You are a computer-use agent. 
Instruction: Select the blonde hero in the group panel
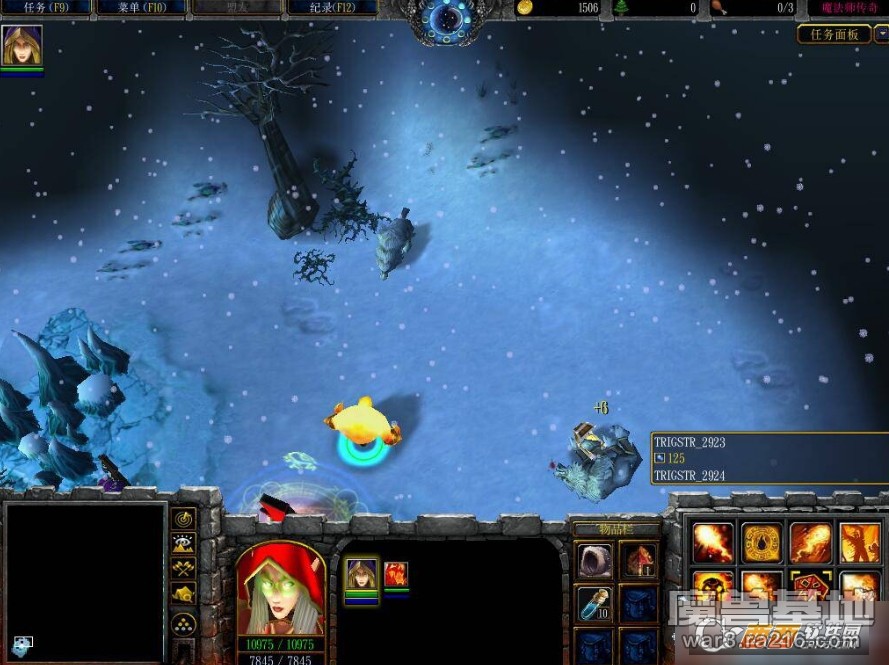click(361, 574)
